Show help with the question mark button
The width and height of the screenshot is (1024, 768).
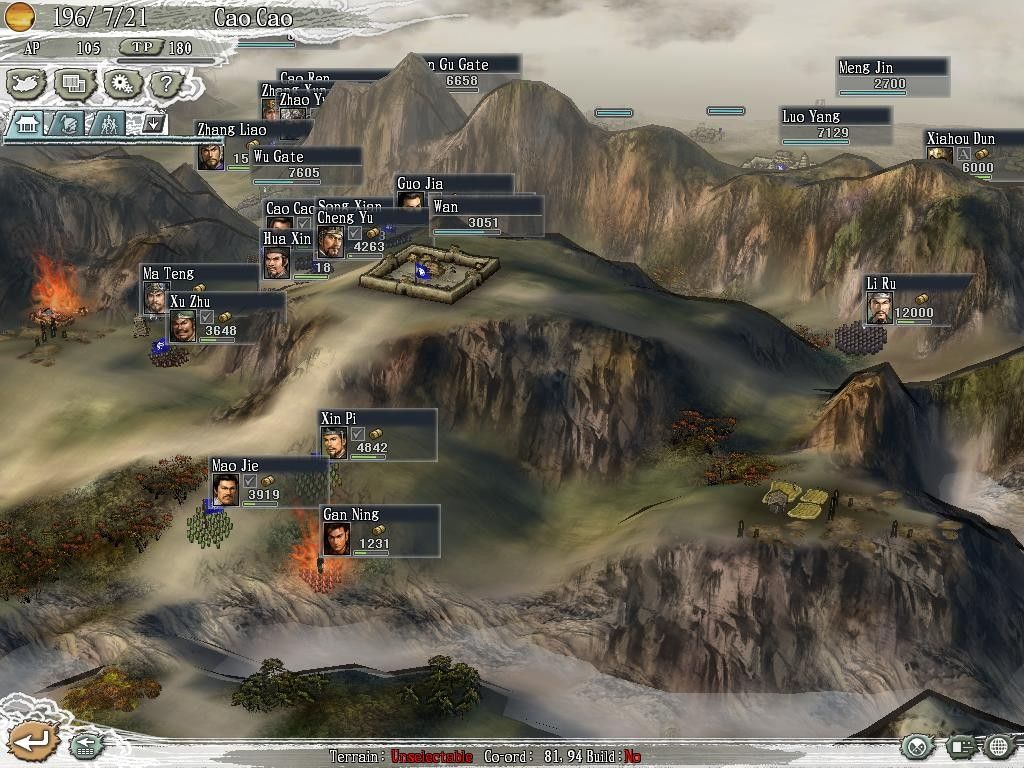point(167,84)
